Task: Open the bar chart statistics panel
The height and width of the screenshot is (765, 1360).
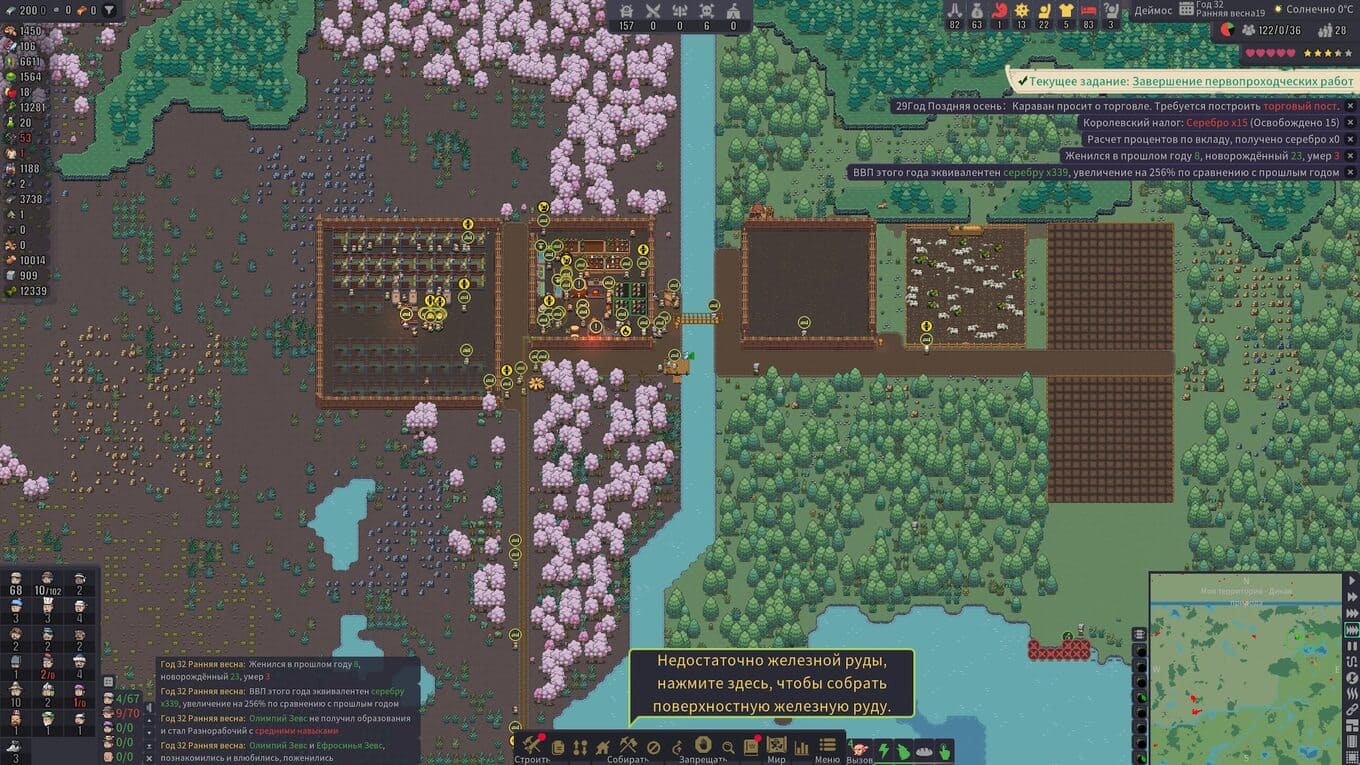Action: pos(801,747)
